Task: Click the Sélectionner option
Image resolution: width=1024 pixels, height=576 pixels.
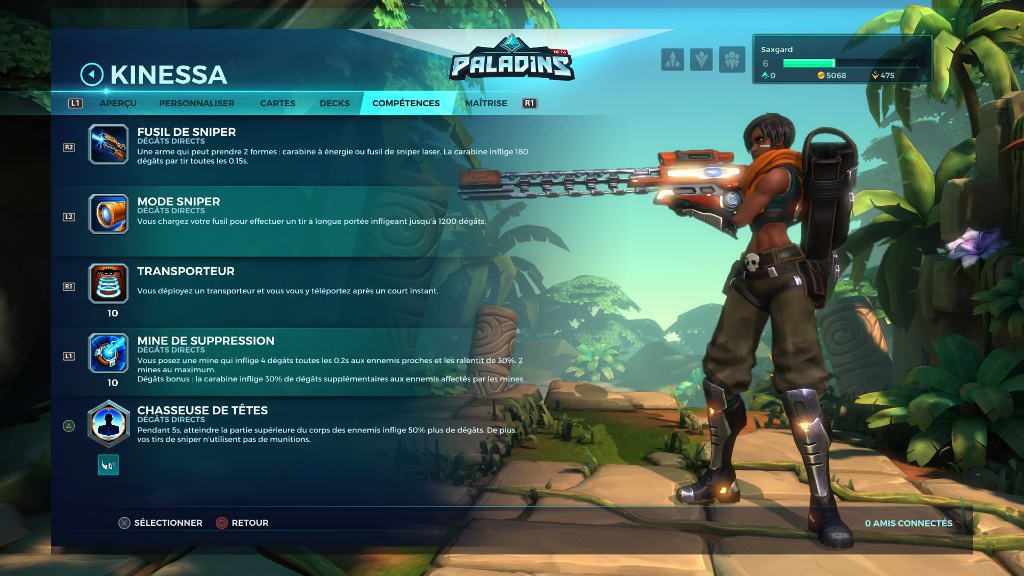Action: click(x=160, y=523)
